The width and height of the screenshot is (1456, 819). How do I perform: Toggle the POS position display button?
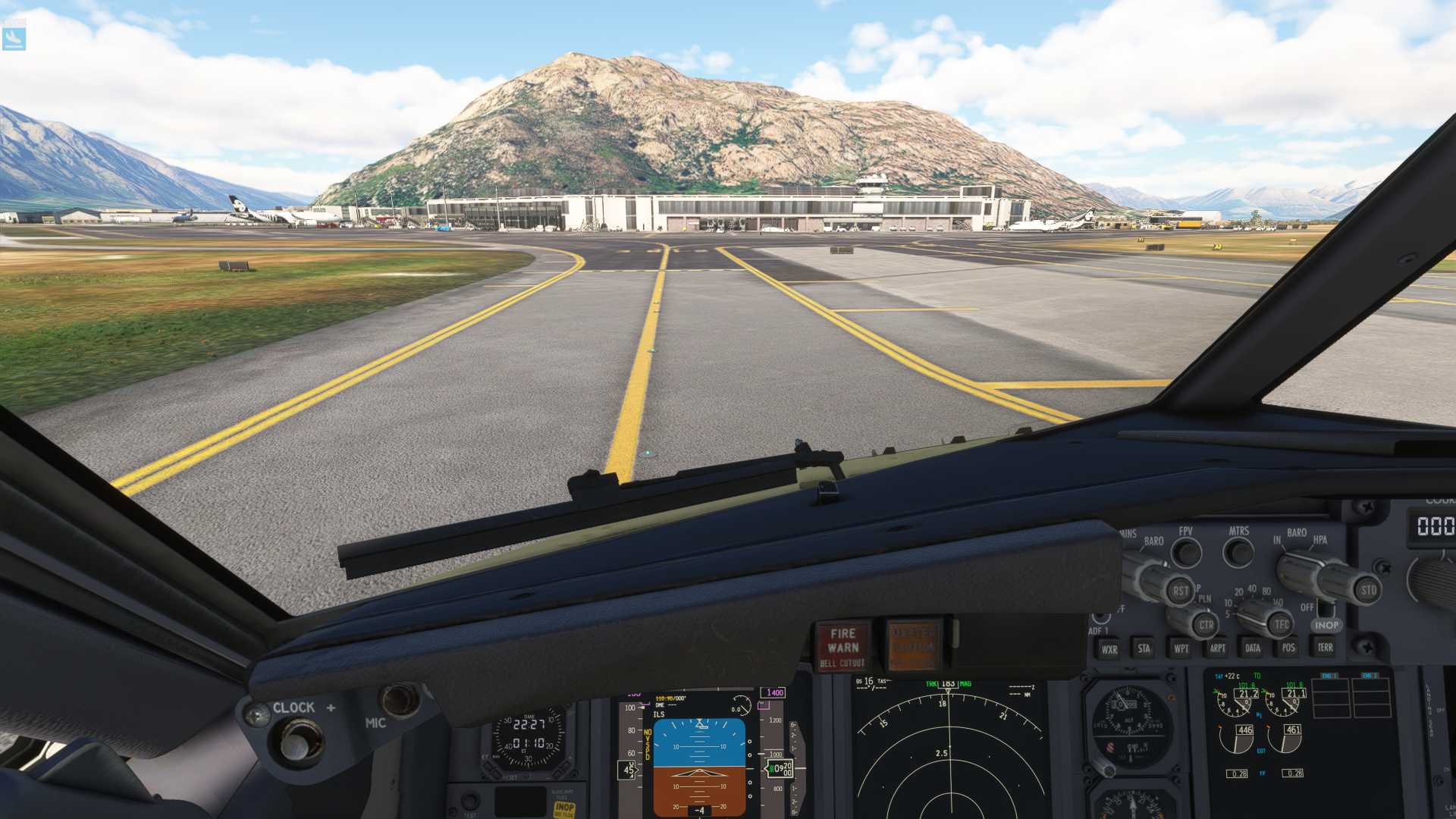click(1288, 648)
